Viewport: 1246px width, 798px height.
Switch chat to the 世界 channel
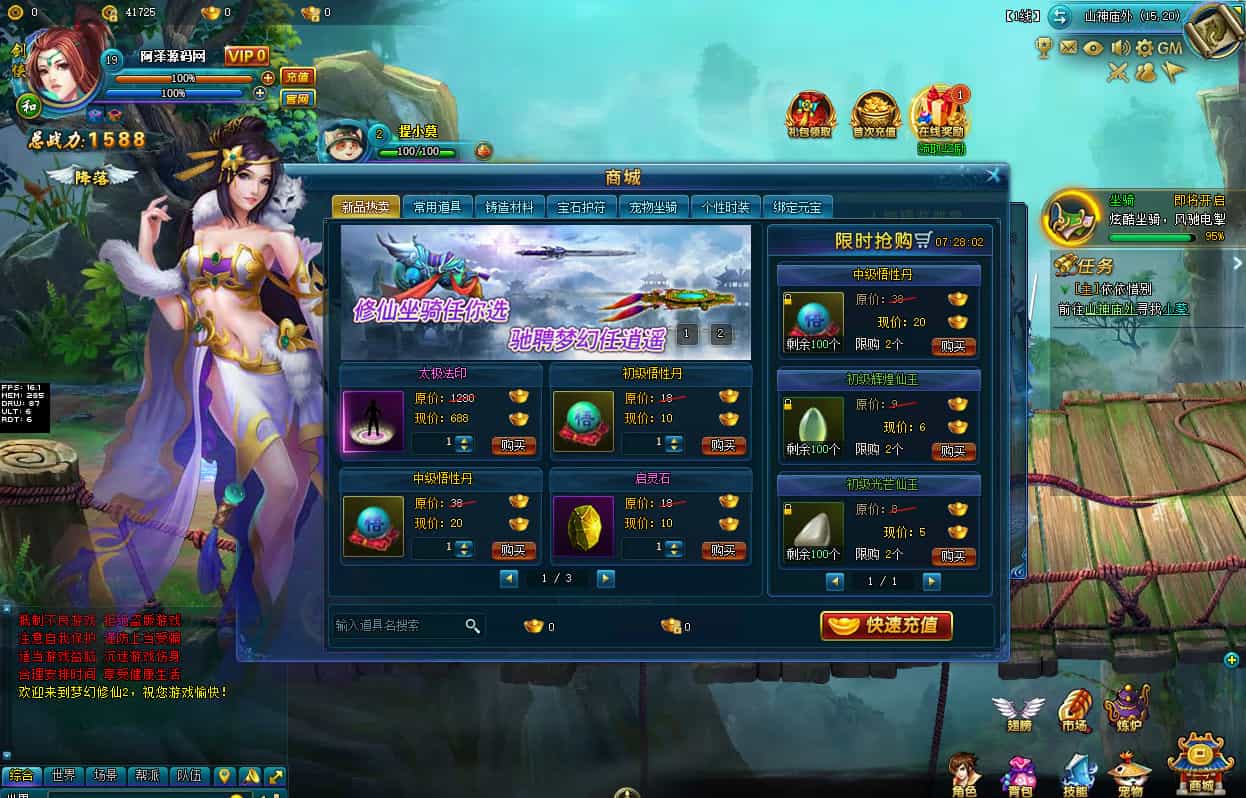pyautogui.click(x=64, y=775)
